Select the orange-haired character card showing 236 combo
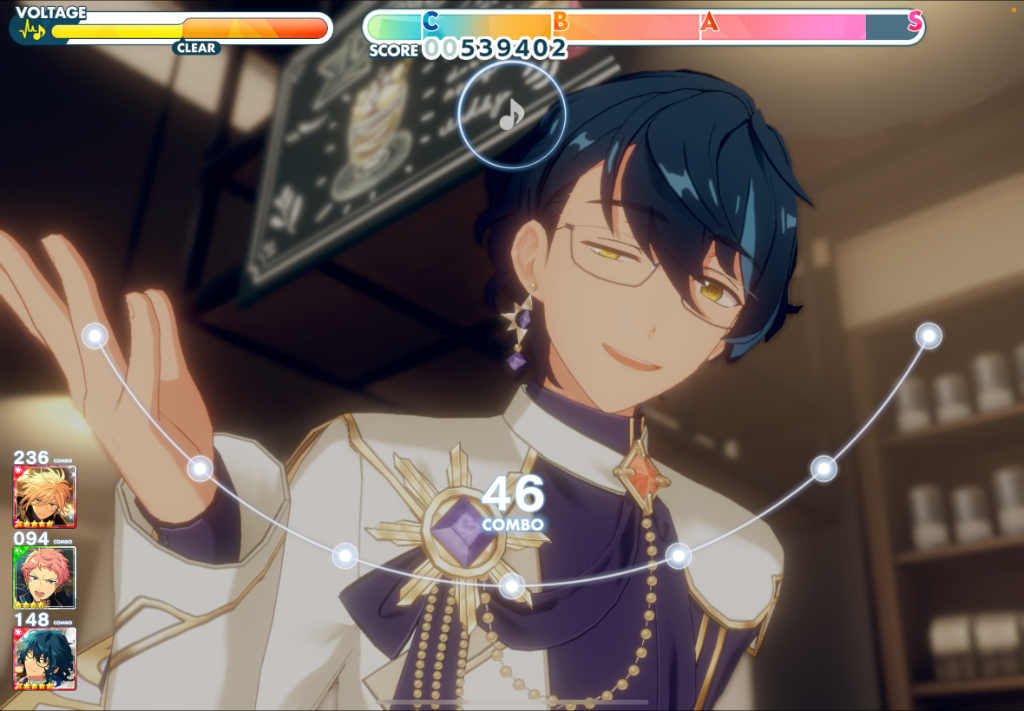Image resolution: width=1024 pixels, height=711 pixels. pyautogui.click(x=44, y=496)
